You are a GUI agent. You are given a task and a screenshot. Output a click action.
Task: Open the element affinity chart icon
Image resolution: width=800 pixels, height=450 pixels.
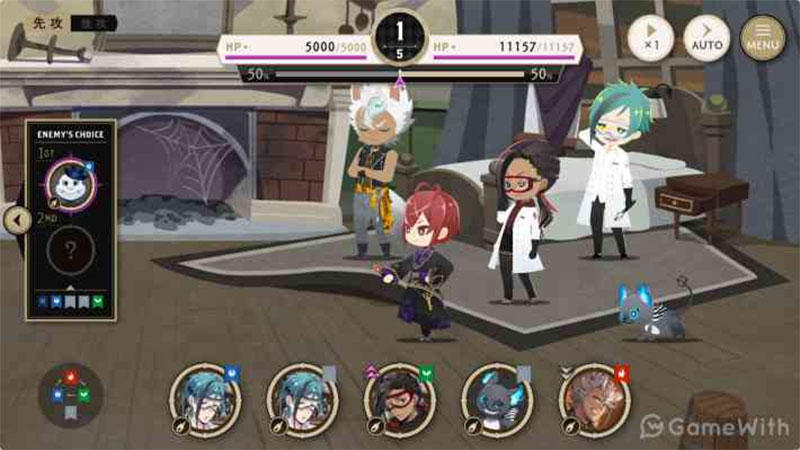(71, 393)
